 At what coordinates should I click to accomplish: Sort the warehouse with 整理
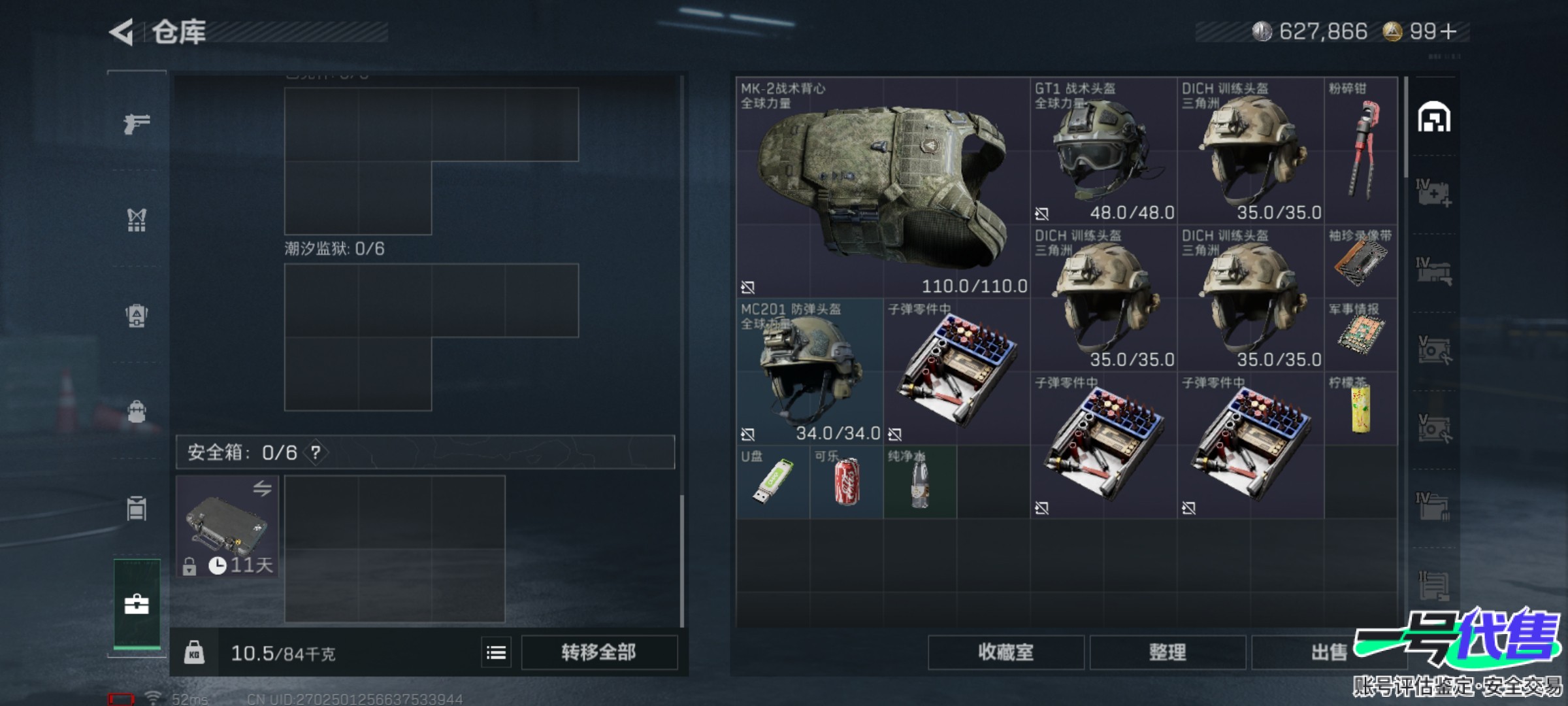coord(1167,652)
